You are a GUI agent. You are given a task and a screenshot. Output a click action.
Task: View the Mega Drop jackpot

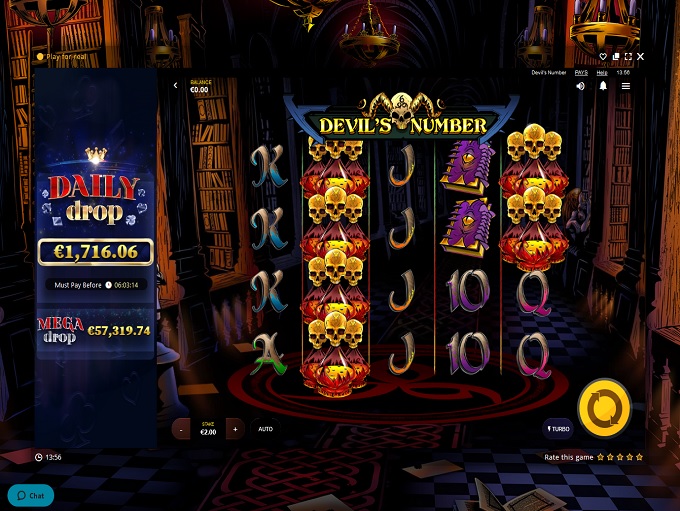point(95,329)
